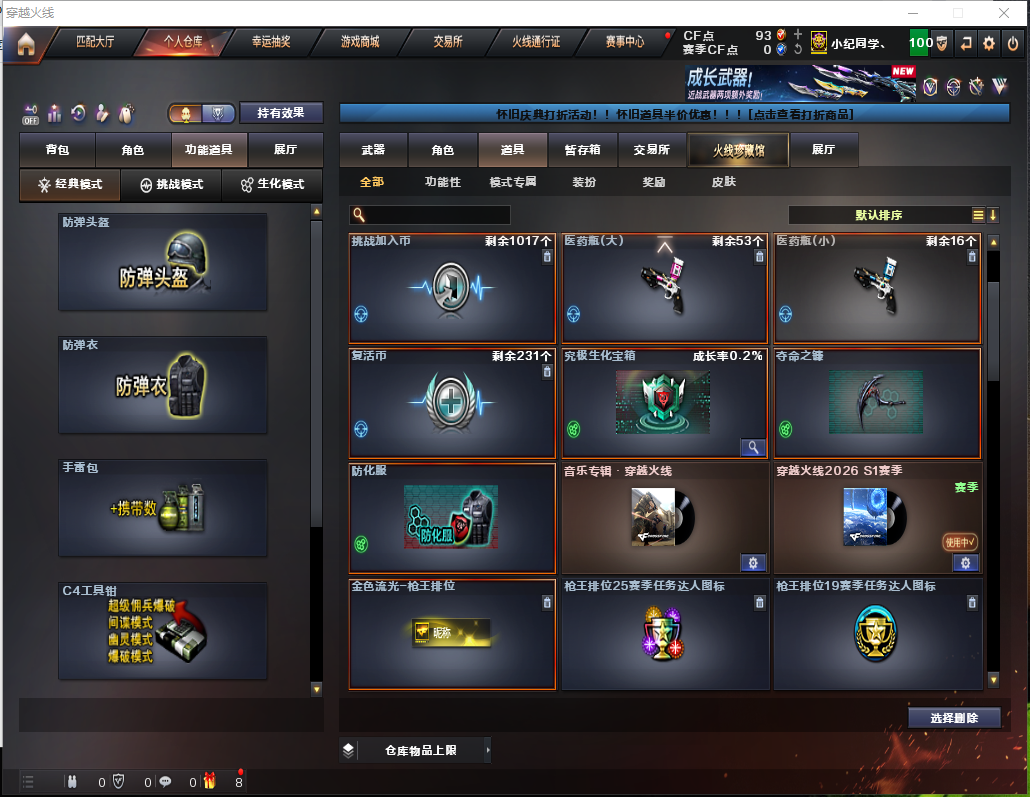Select the 防弹头盔 equipment slot
This screenshot has width=1030, height=797.
[163, 261]
